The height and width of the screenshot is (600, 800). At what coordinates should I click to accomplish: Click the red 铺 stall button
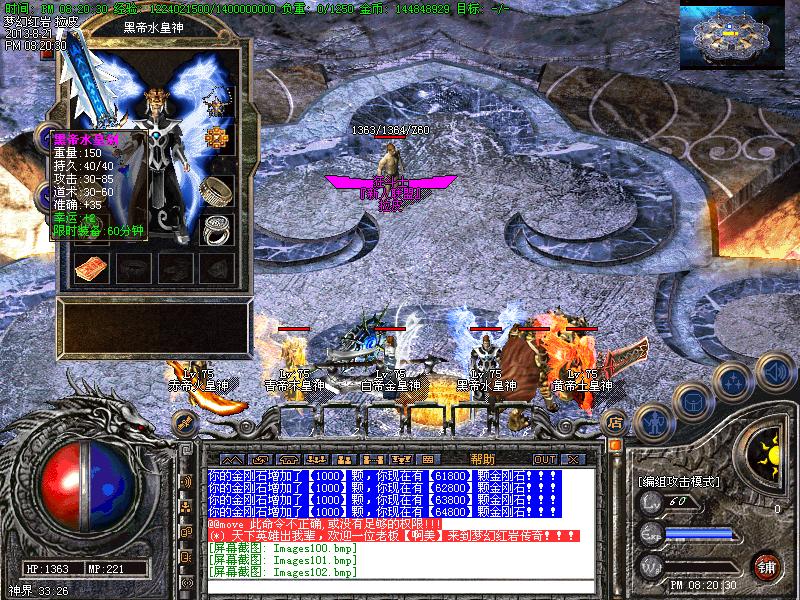click(x=767, y=565)
